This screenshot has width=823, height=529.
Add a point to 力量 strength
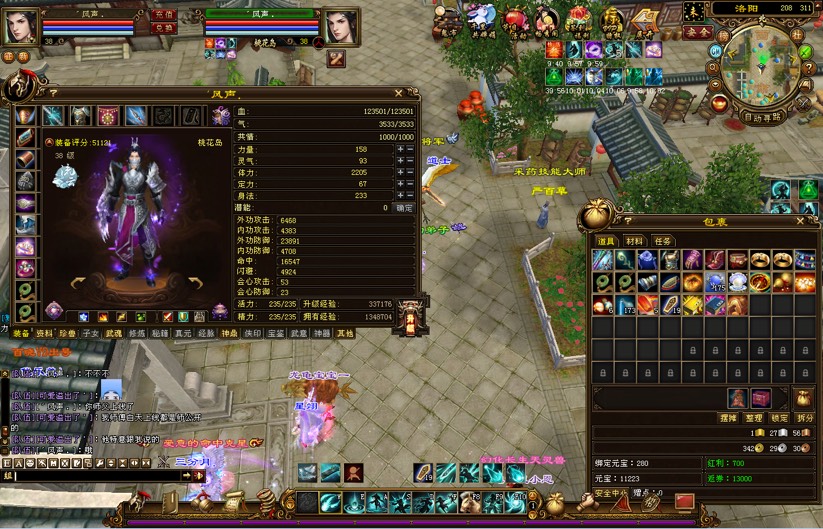click(x=400, y=149)
